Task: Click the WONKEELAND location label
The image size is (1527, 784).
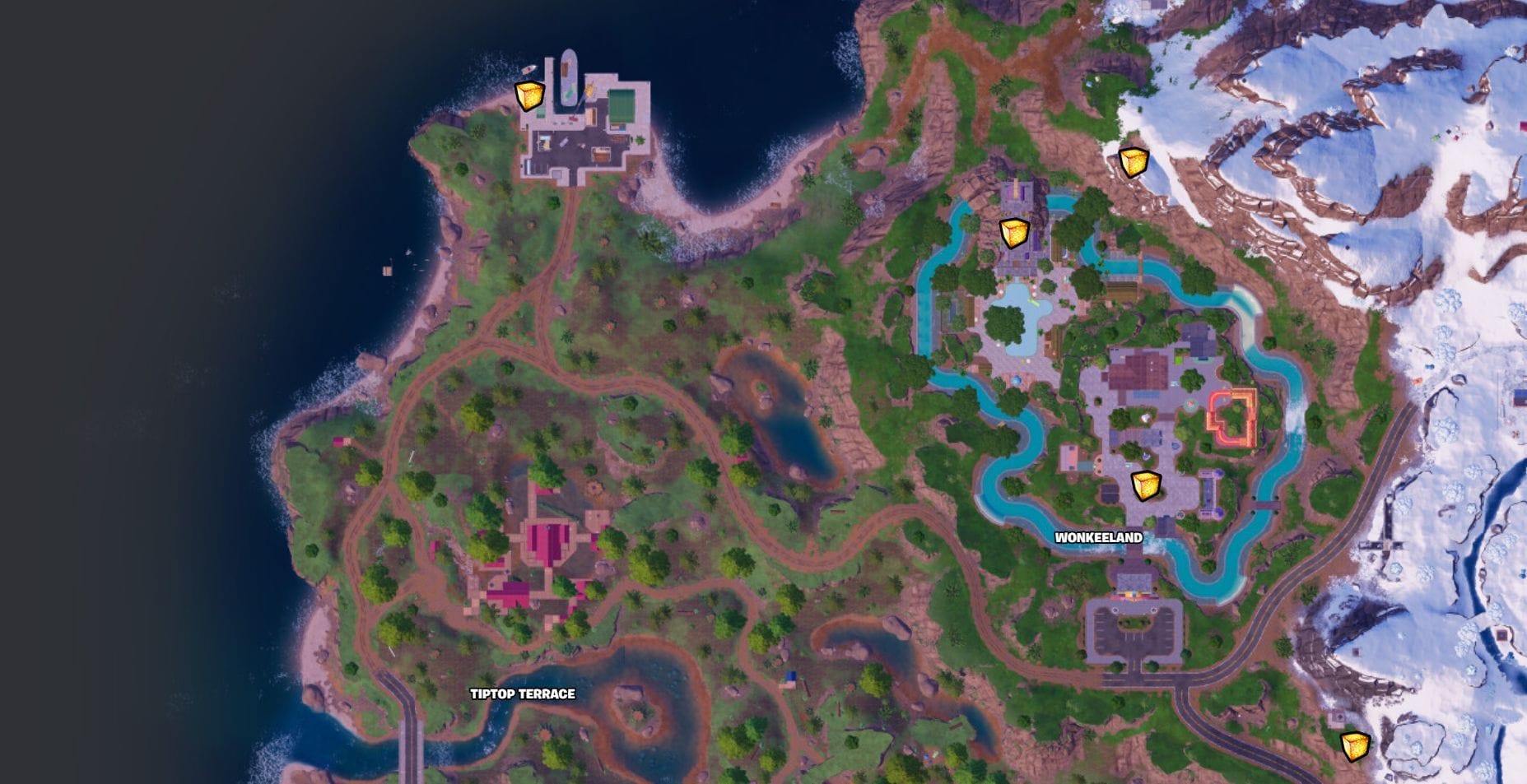Action: [x=1098, y=537]
